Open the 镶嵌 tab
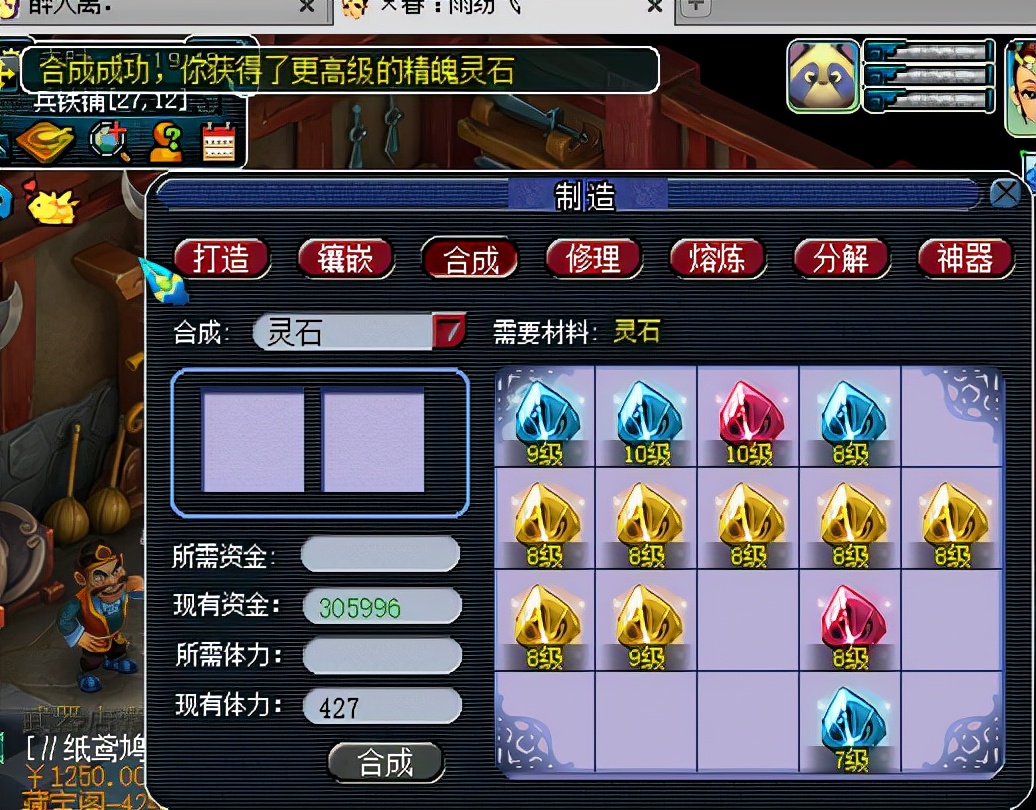1036x810 pixels. (x=346, y=259)
